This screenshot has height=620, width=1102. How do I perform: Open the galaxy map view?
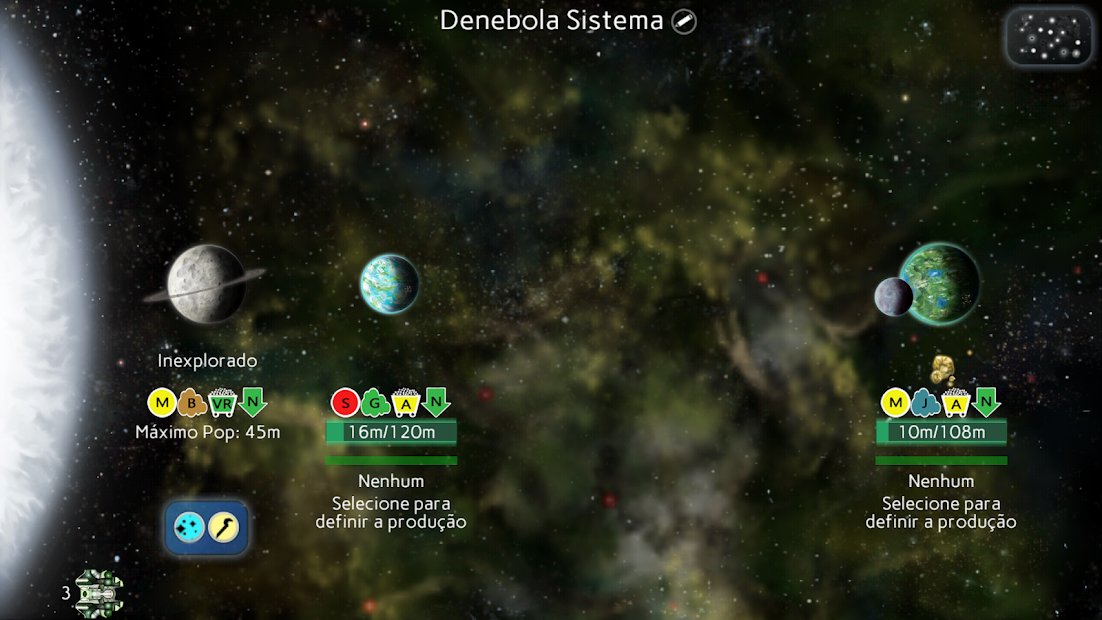pyautogui.click(x=1048, y=37)
